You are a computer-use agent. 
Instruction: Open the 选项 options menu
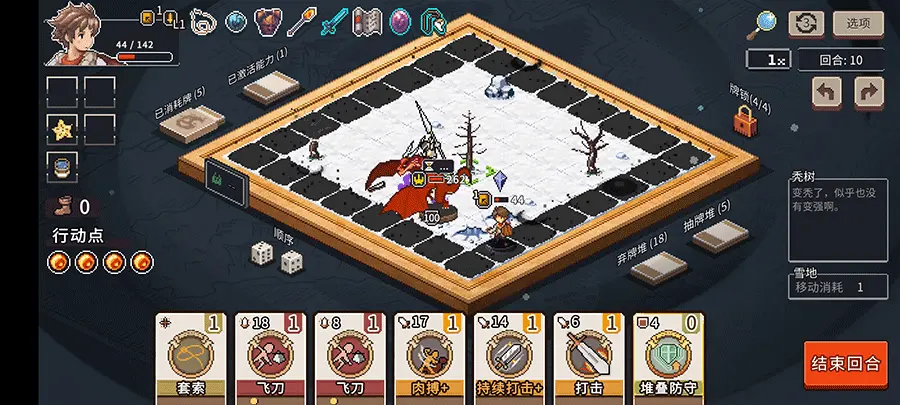click(x=857, y=23)
